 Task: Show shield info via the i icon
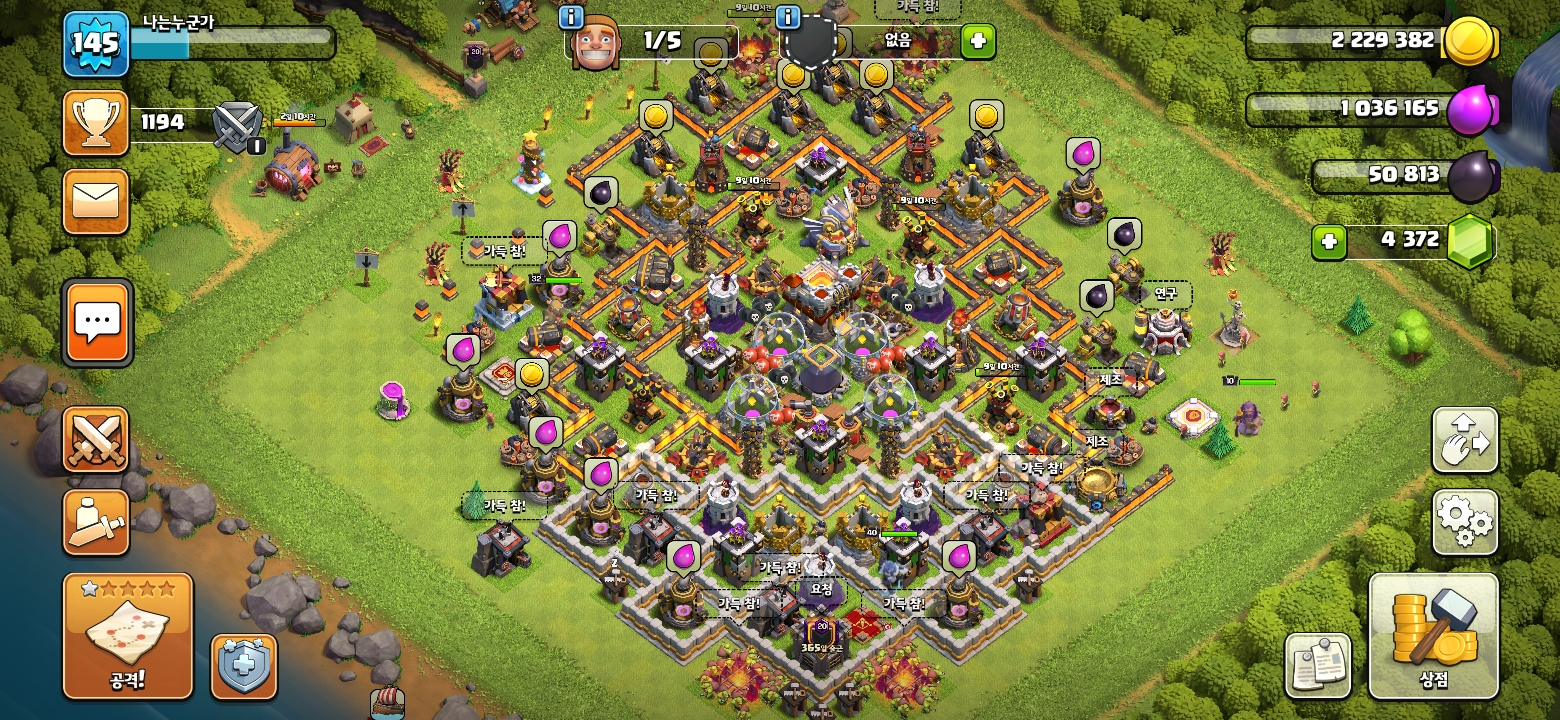[x=788, y=17]
